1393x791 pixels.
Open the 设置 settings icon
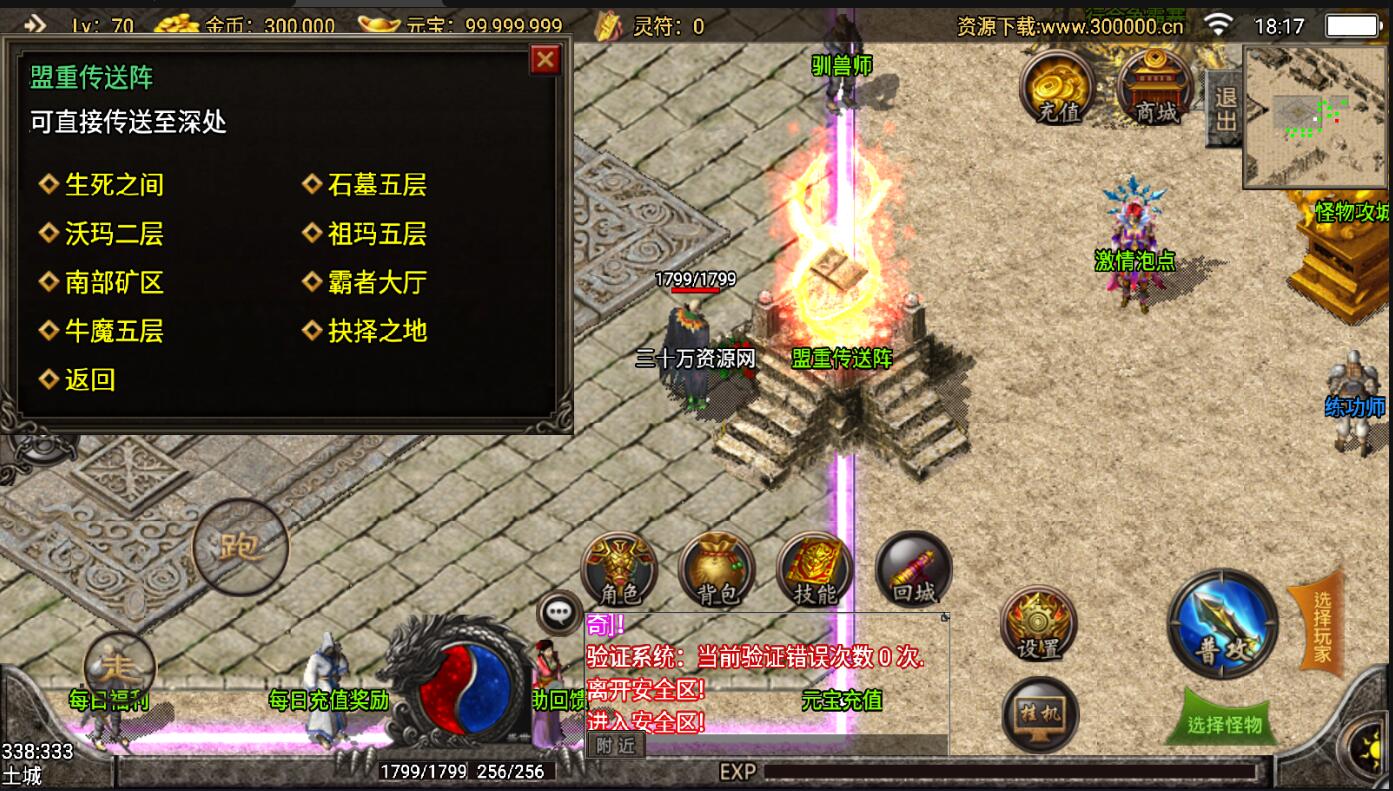coord(1038,625)
